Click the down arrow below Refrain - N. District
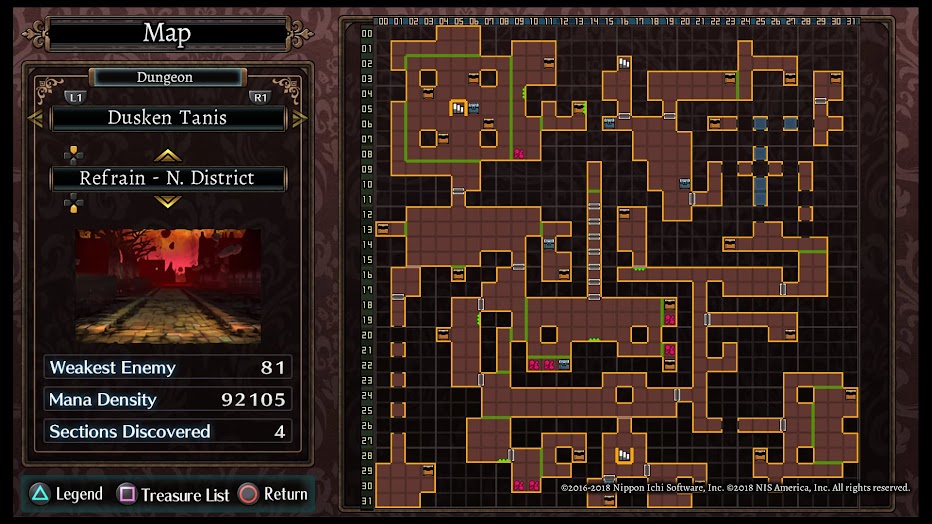This screenshot has width=932, height=524. point(168,202)
